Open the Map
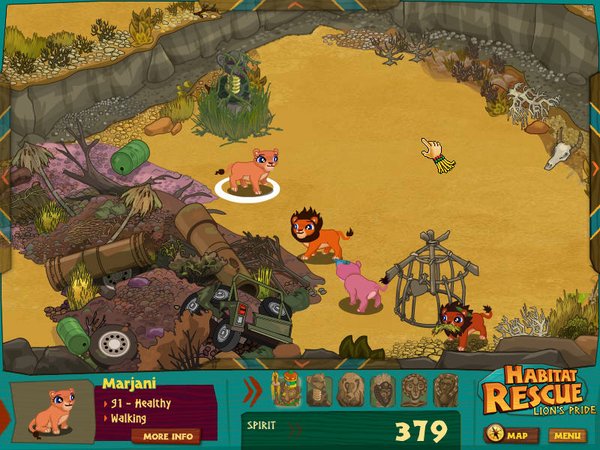 [511, 435]
